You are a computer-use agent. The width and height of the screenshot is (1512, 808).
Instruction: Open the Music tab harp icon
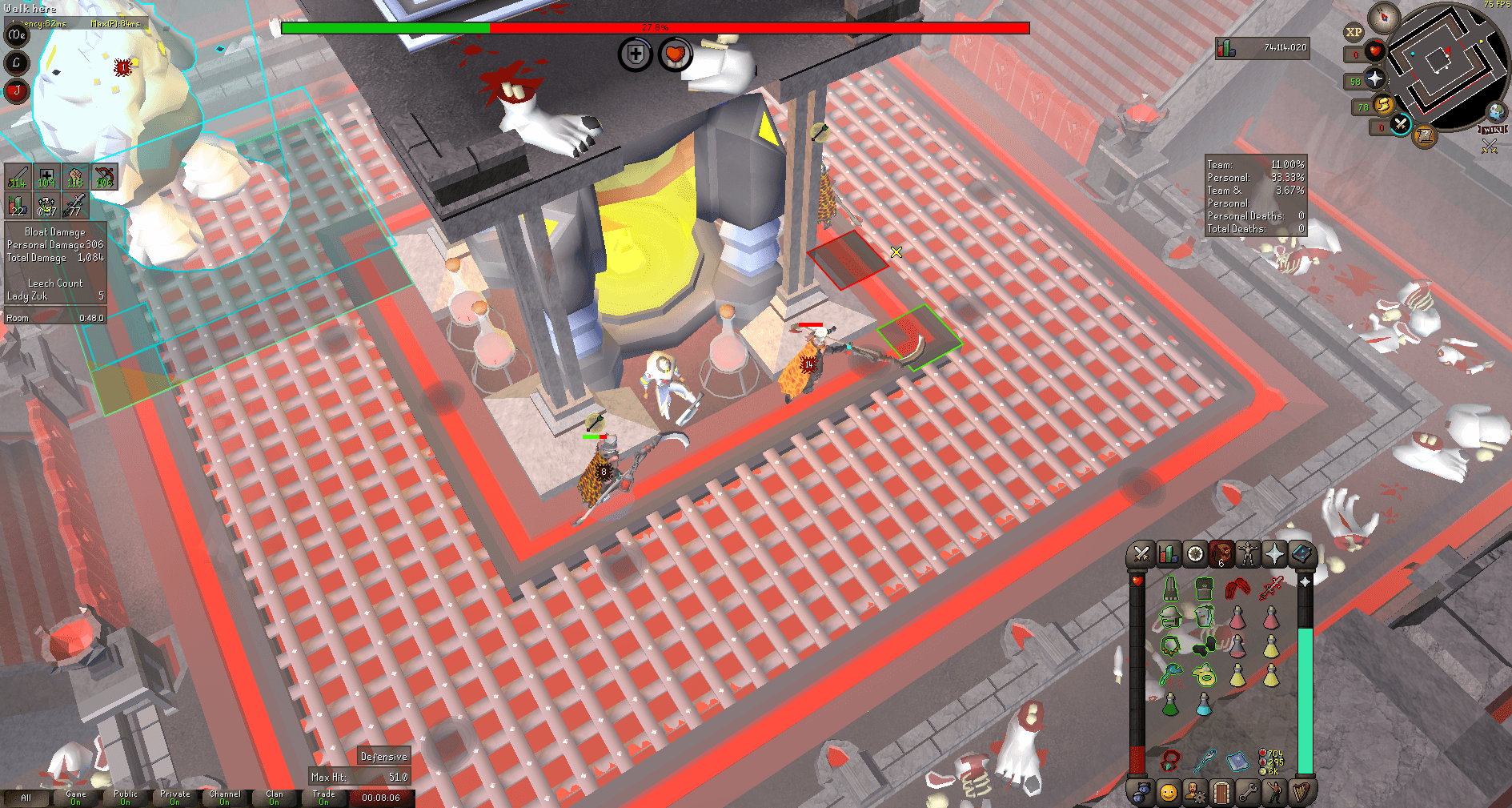click(x=1299, y=791)
